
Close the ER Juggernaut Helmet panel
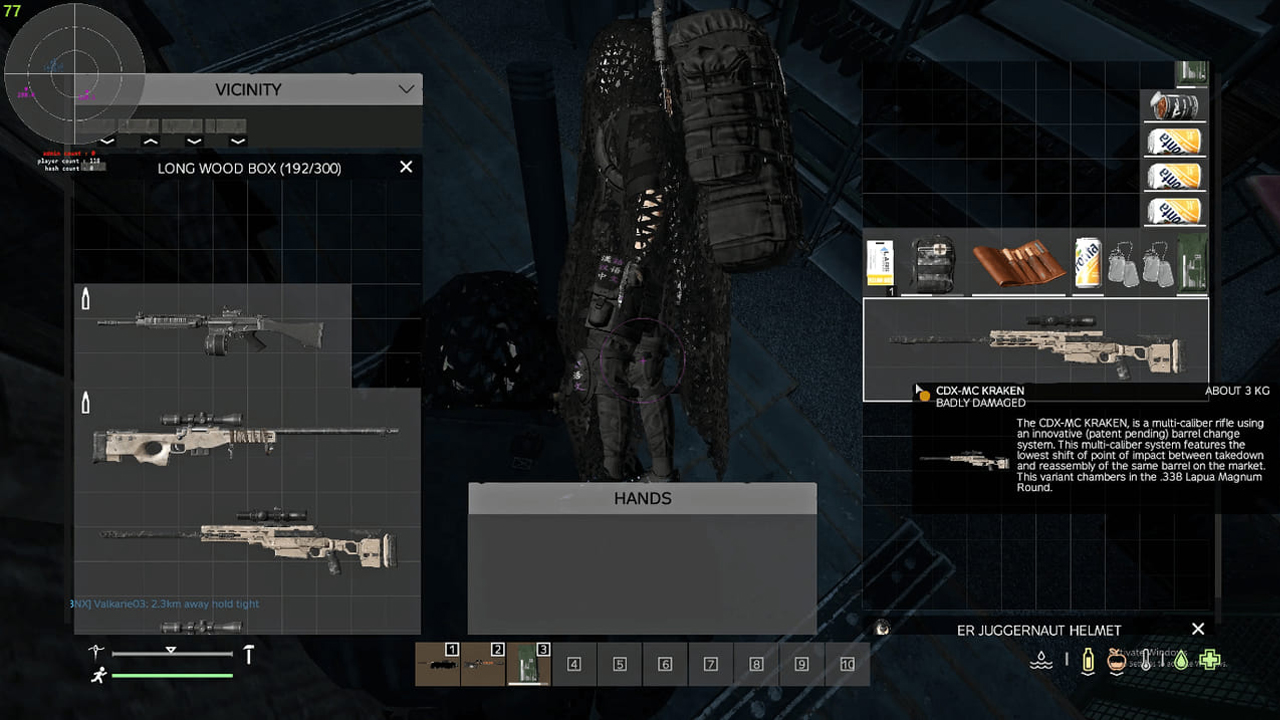[x=1198, y=629]
